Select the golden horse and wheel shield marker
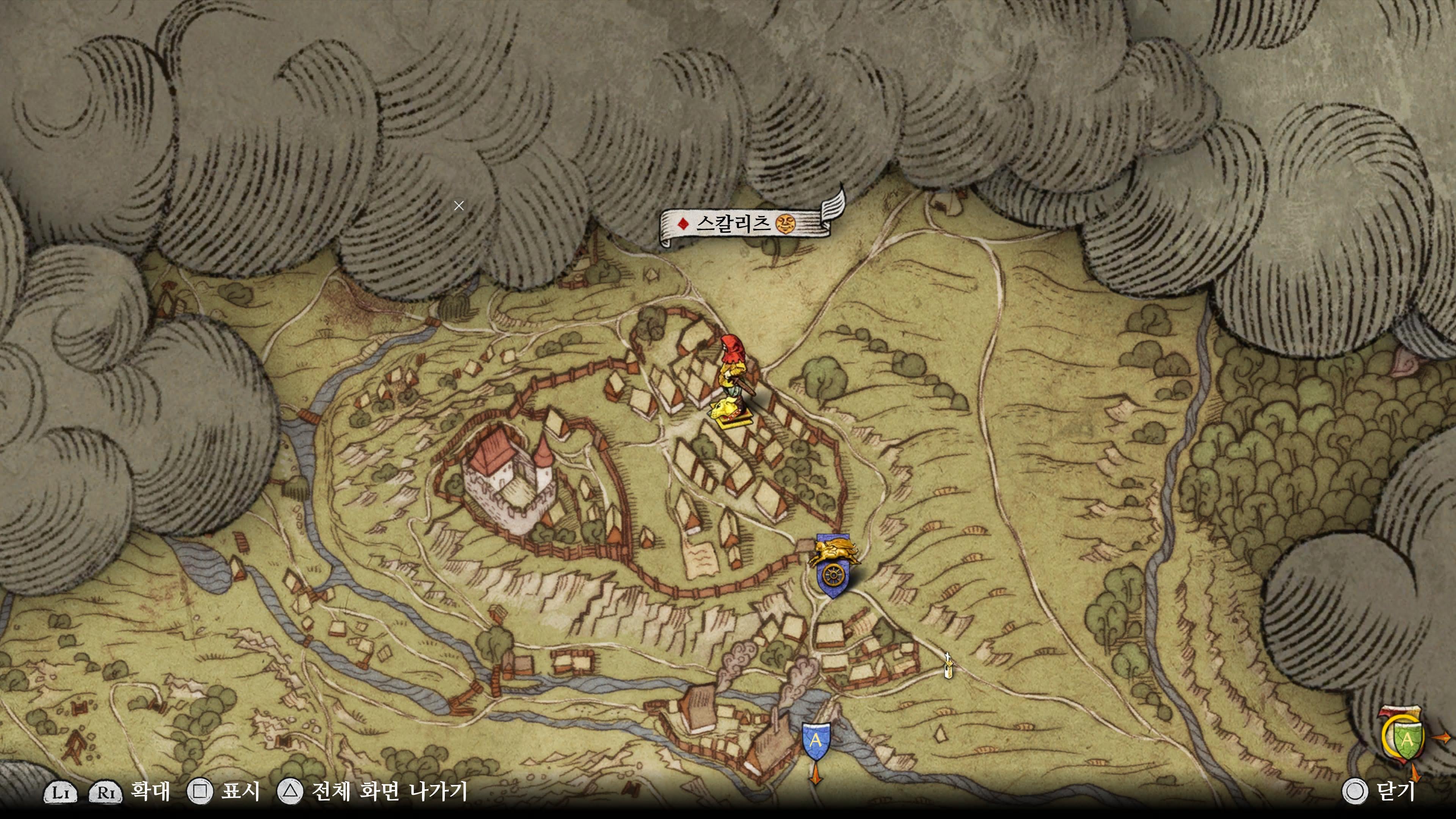Image resolution: width=1456 pixels, height=819 pixels. tap(833, 566)
